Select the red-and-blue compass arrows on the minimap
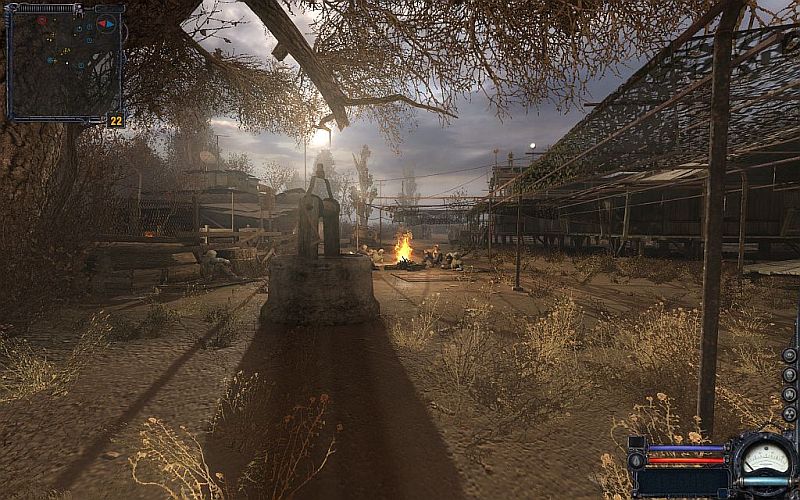Viewport: 800px width, 500px height. pos(105,22)
